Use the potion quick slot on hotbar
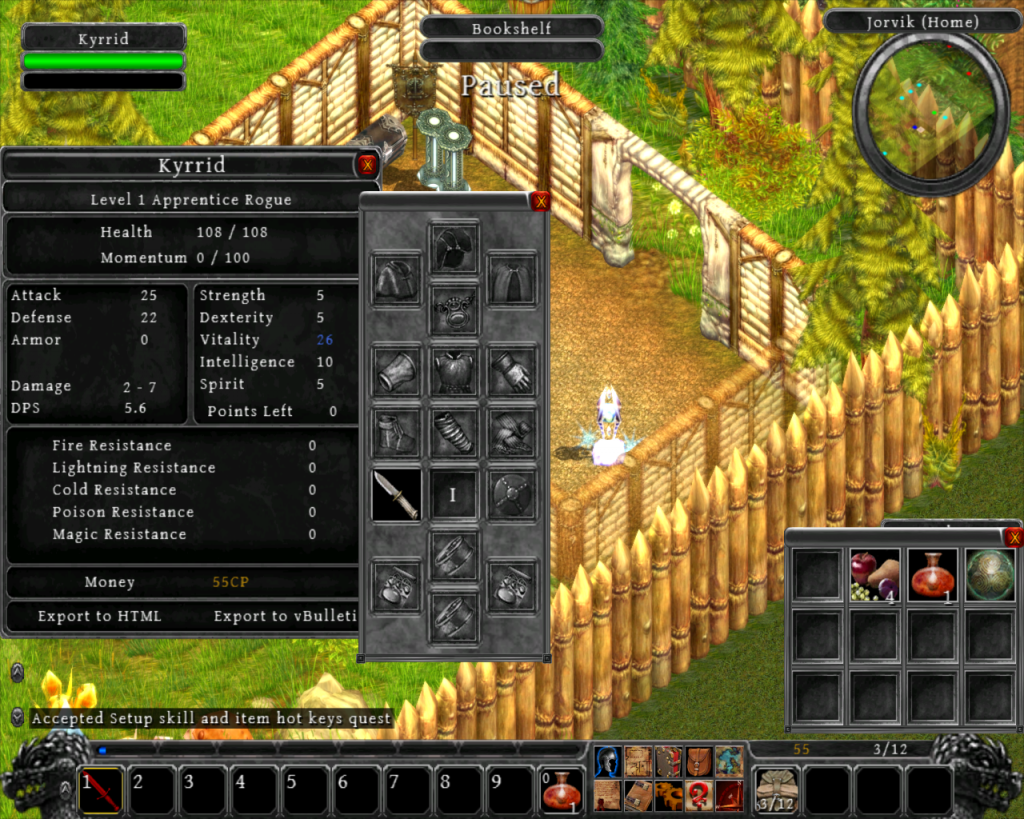This screenshot has height=819, width=1024. 562,790
